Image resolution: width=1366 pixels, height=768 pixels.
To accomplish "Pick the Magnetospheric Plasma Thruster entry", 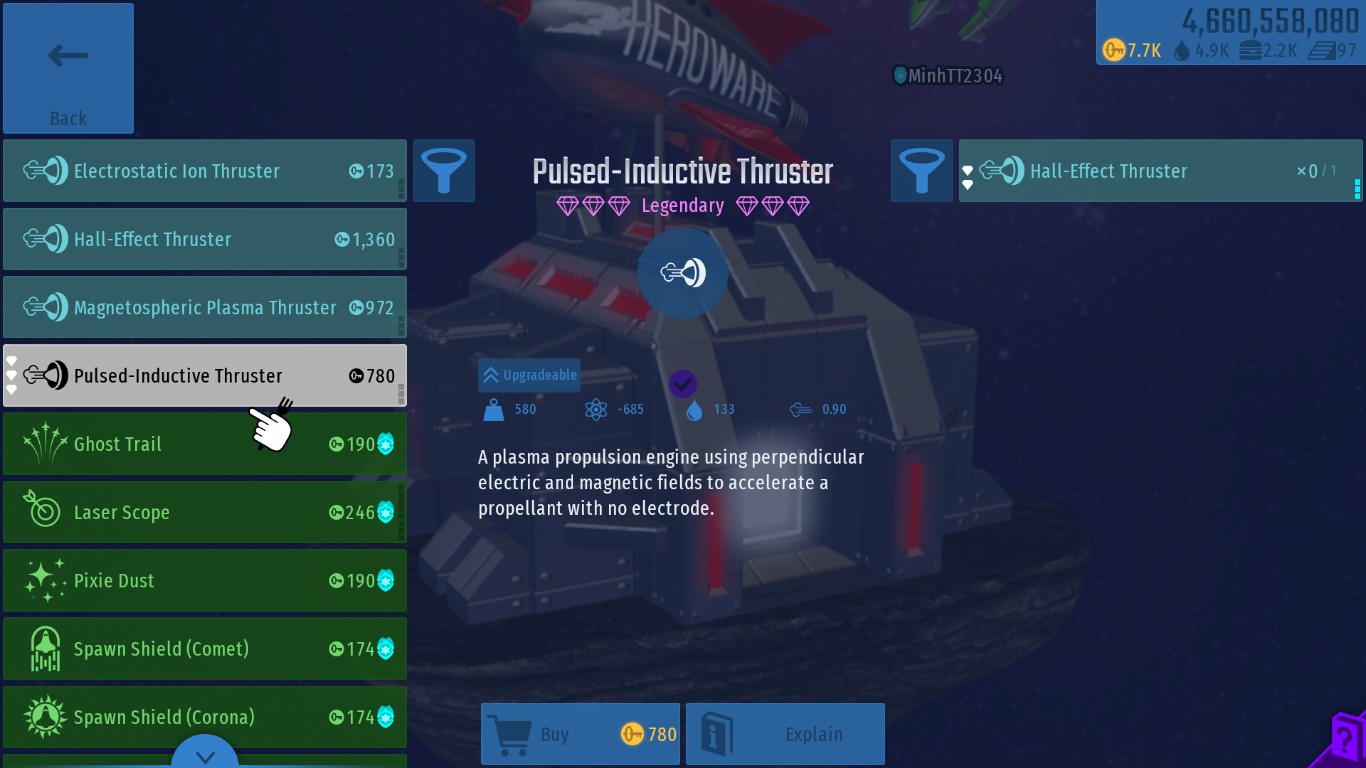I will click(x=205, y=307).
